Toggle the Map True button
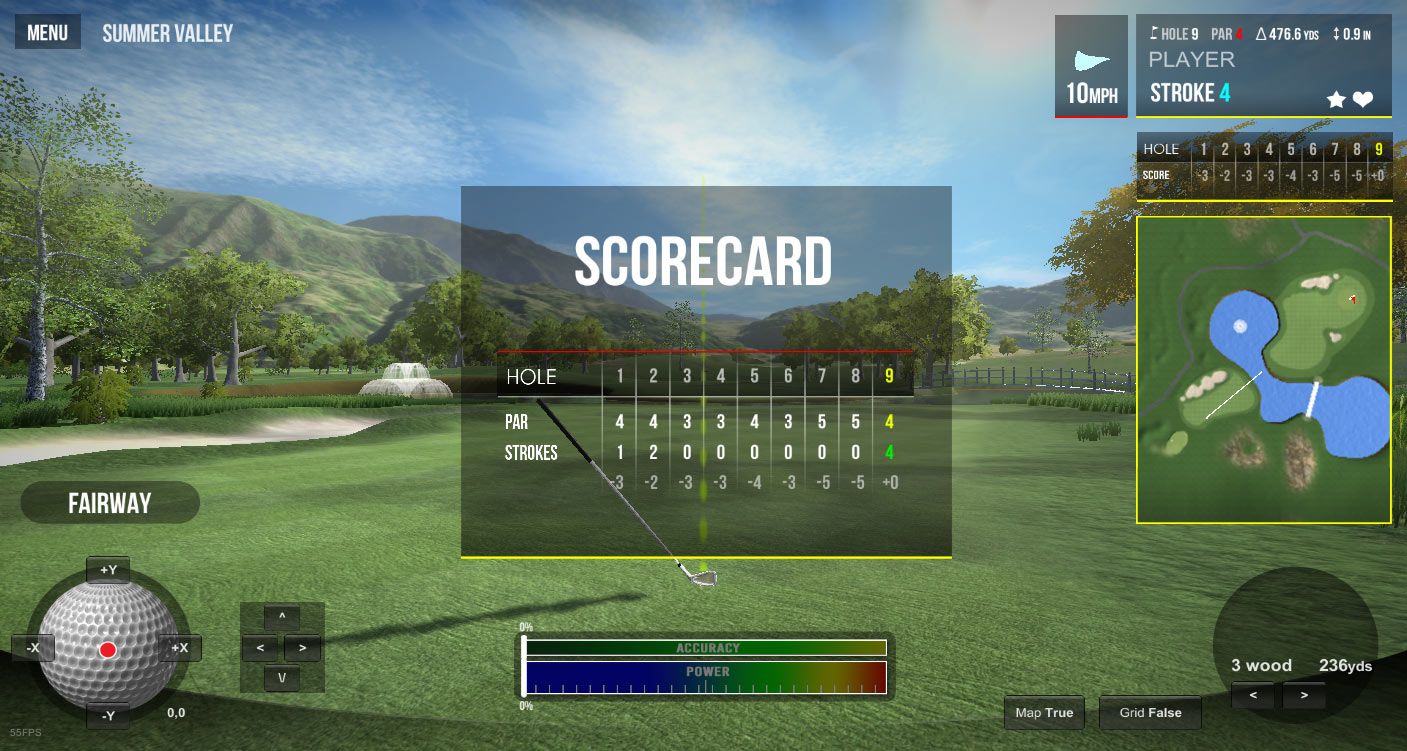The width and height of the screenshot is (1407, 751). 1044,713
